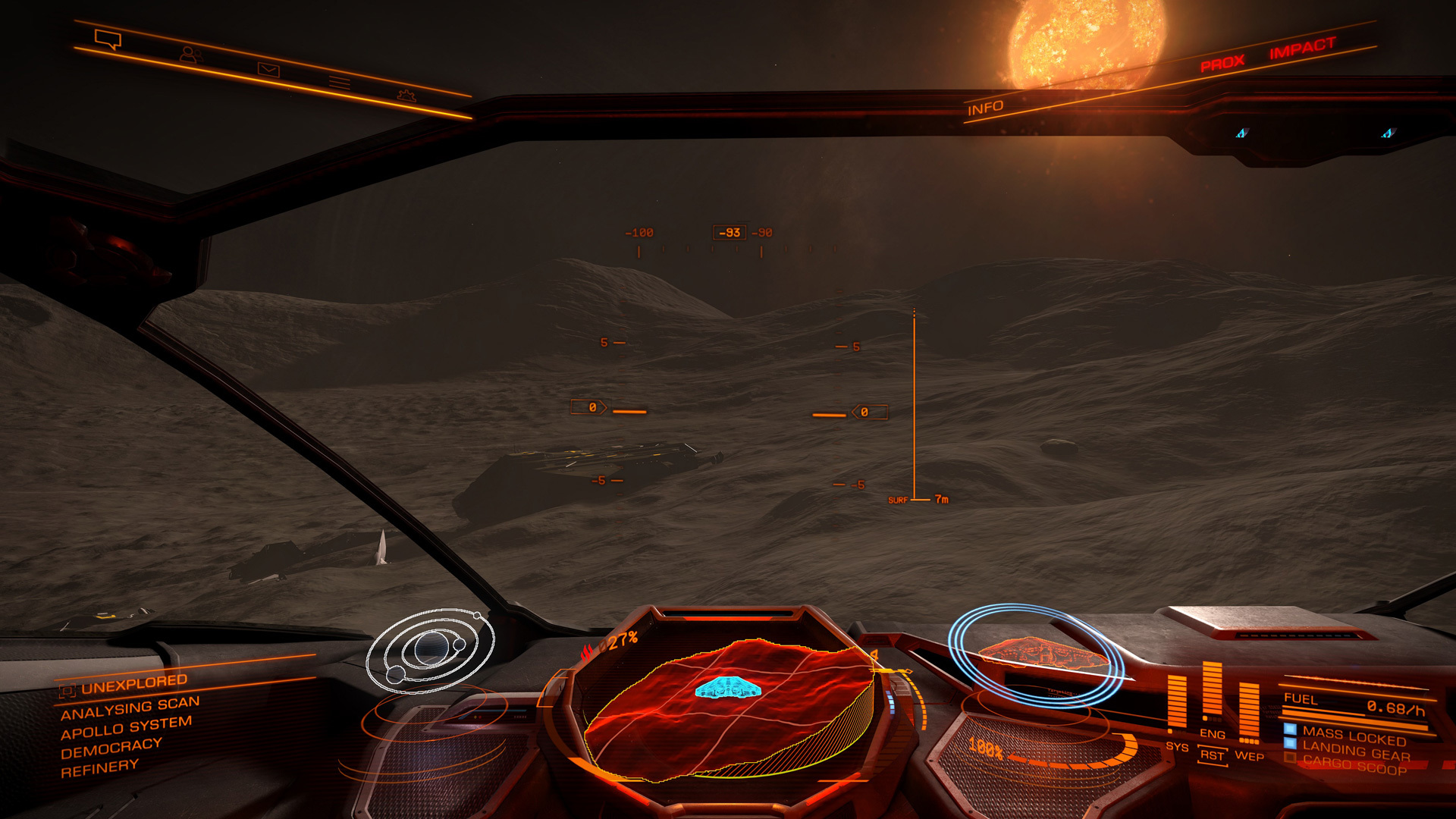
Task: Select the ship hull hologram display
Action: tap(1036, 653)
